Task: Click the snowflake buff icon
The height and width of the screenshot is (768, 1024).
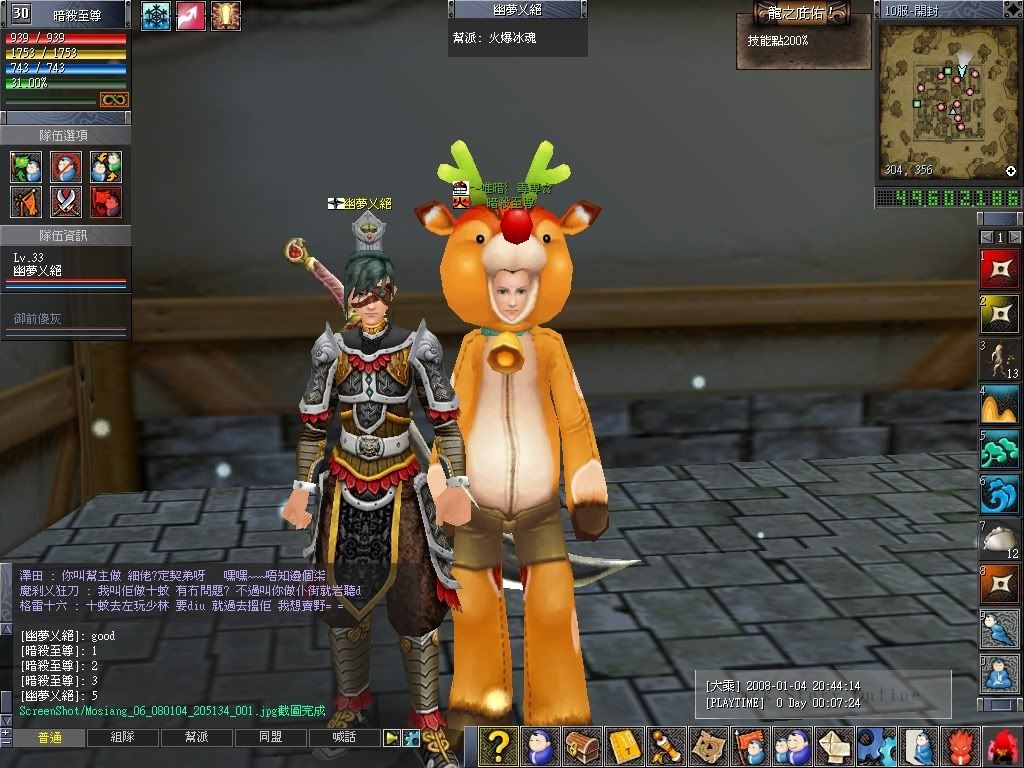Action: [x=156, y=15]
